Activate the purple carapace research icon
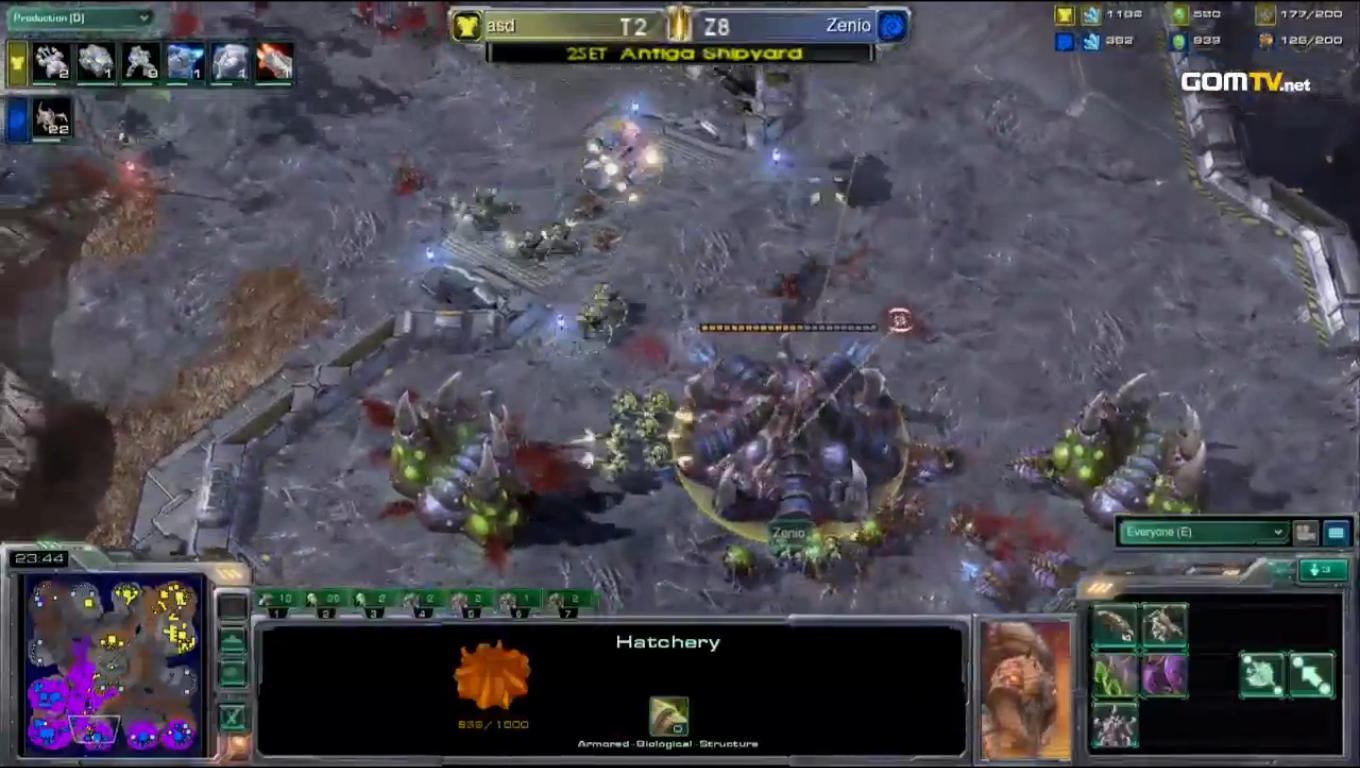Viewport: 1360px width, 768px height. tap(1164, 675)
